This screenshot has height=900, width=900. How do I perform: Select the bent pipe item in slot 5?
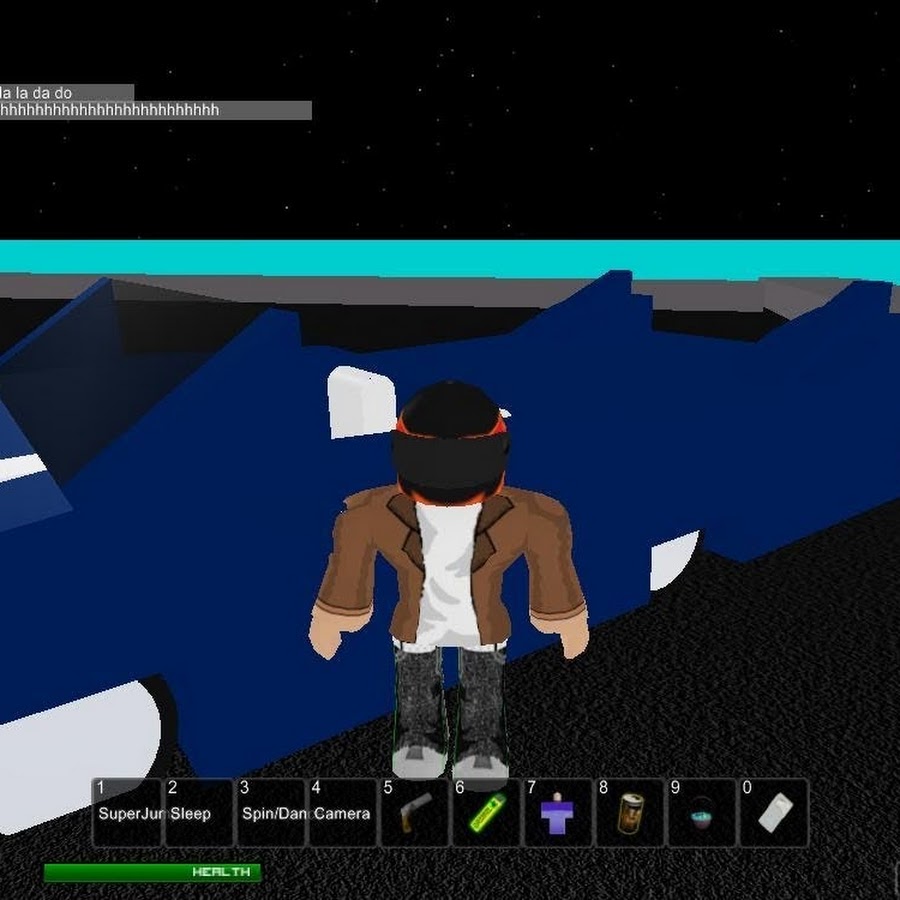[415, 813]
